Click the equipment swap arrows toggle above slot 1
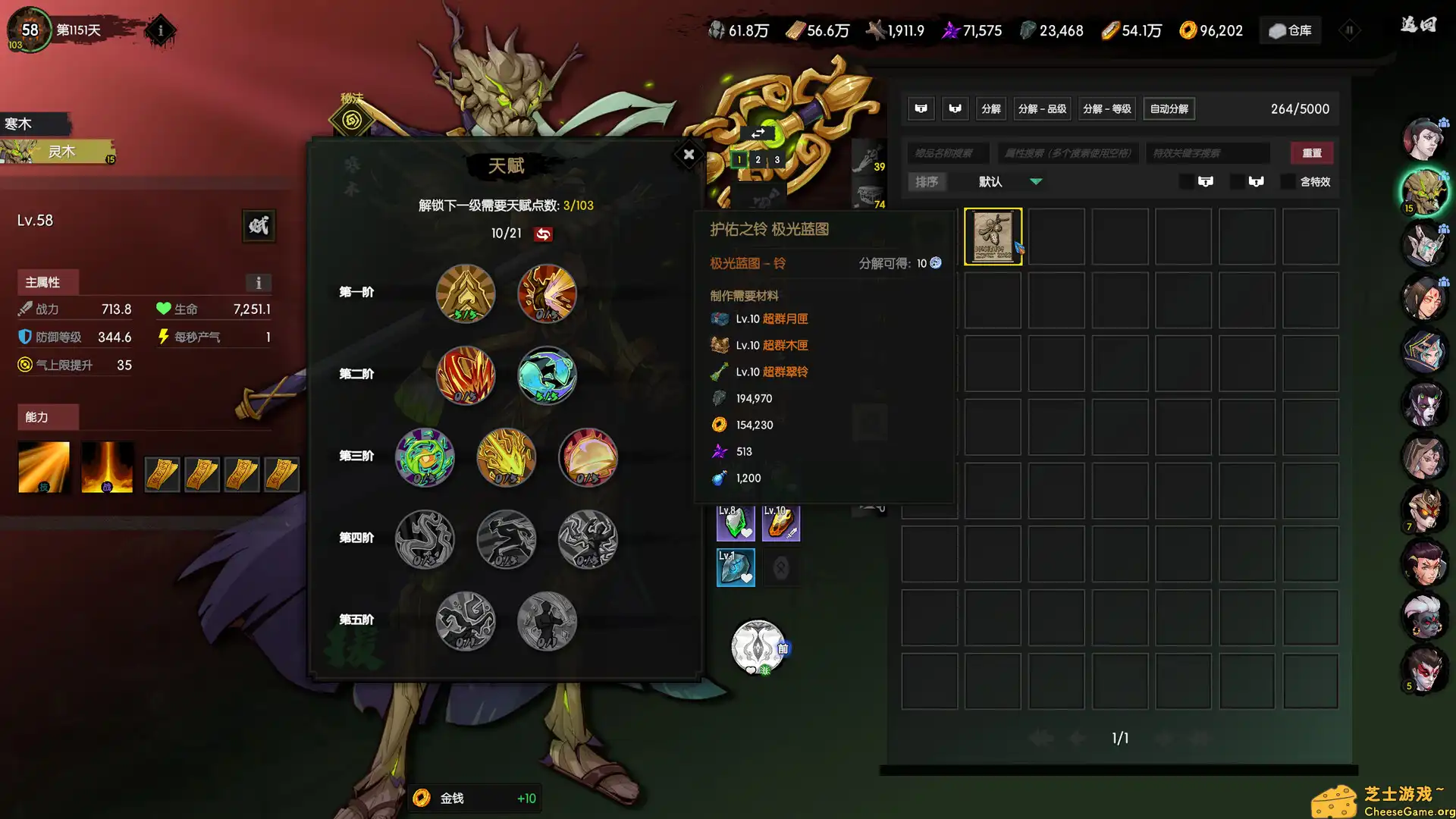 tap(758, 132)
